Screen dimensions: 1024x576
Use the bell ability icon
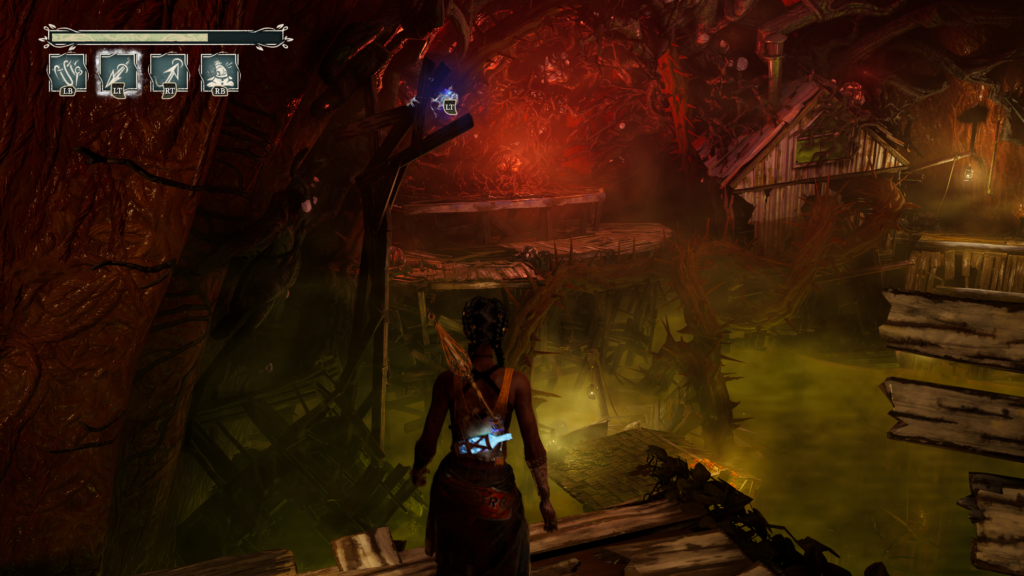[219, 73]
